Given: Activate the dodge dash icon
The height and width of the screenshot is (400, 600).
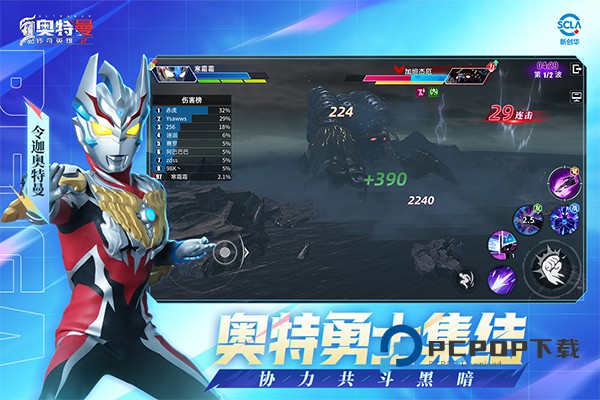Looking at the screenshot, I should click(x=467, y=280).
